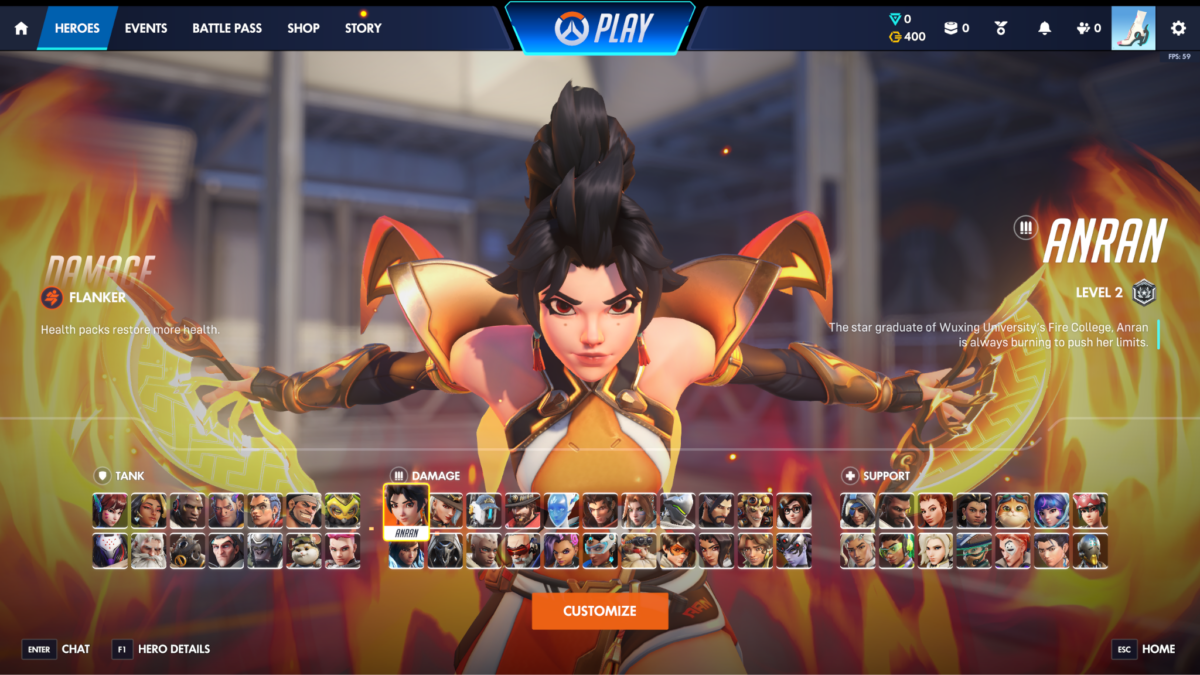Click the Play button
The width and height of the screenshot is (1200, 675).
pos(600,28)
